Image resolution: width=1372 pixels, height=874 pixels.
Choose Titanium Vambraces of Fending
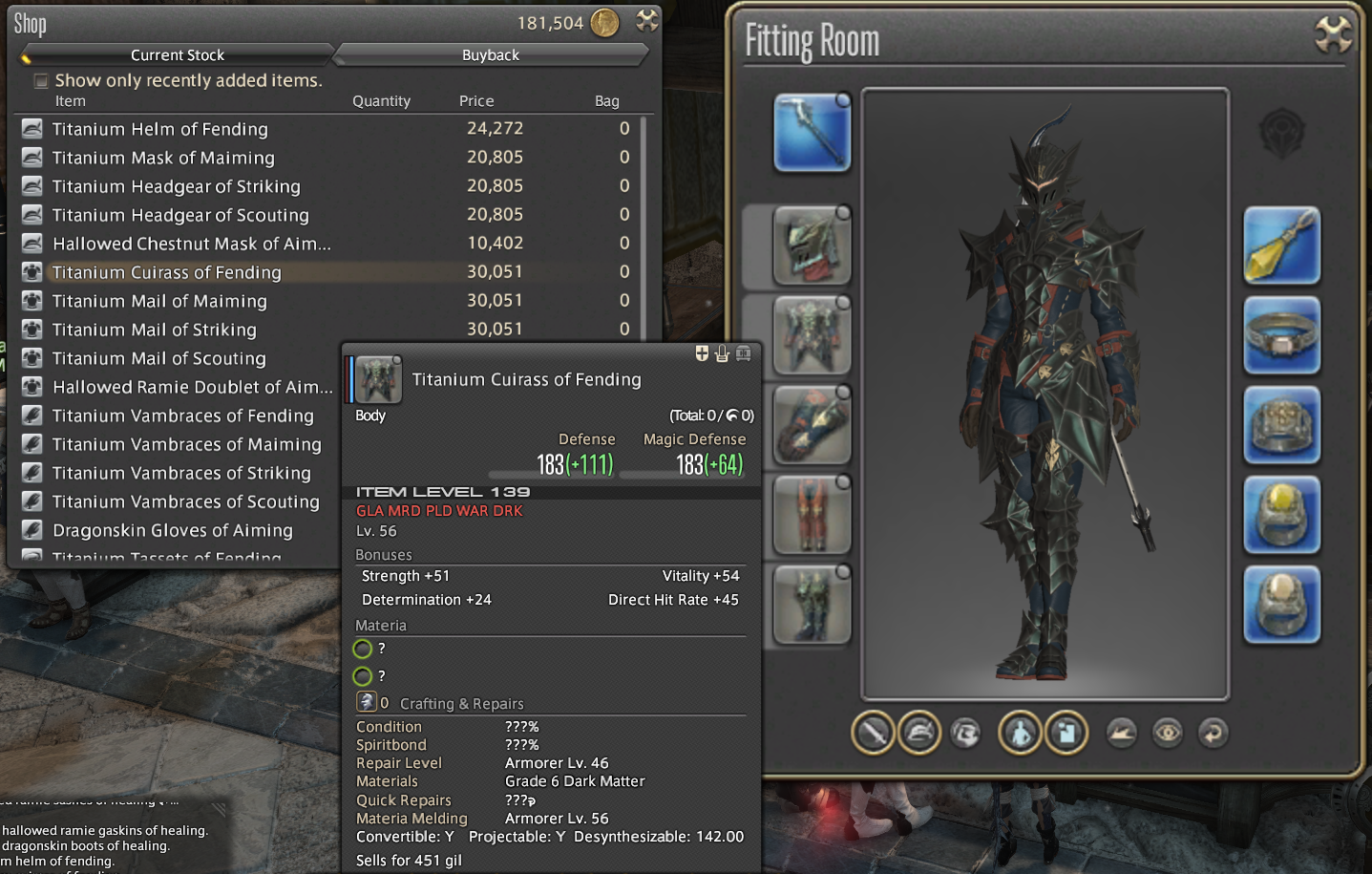[x=182, y=416]
